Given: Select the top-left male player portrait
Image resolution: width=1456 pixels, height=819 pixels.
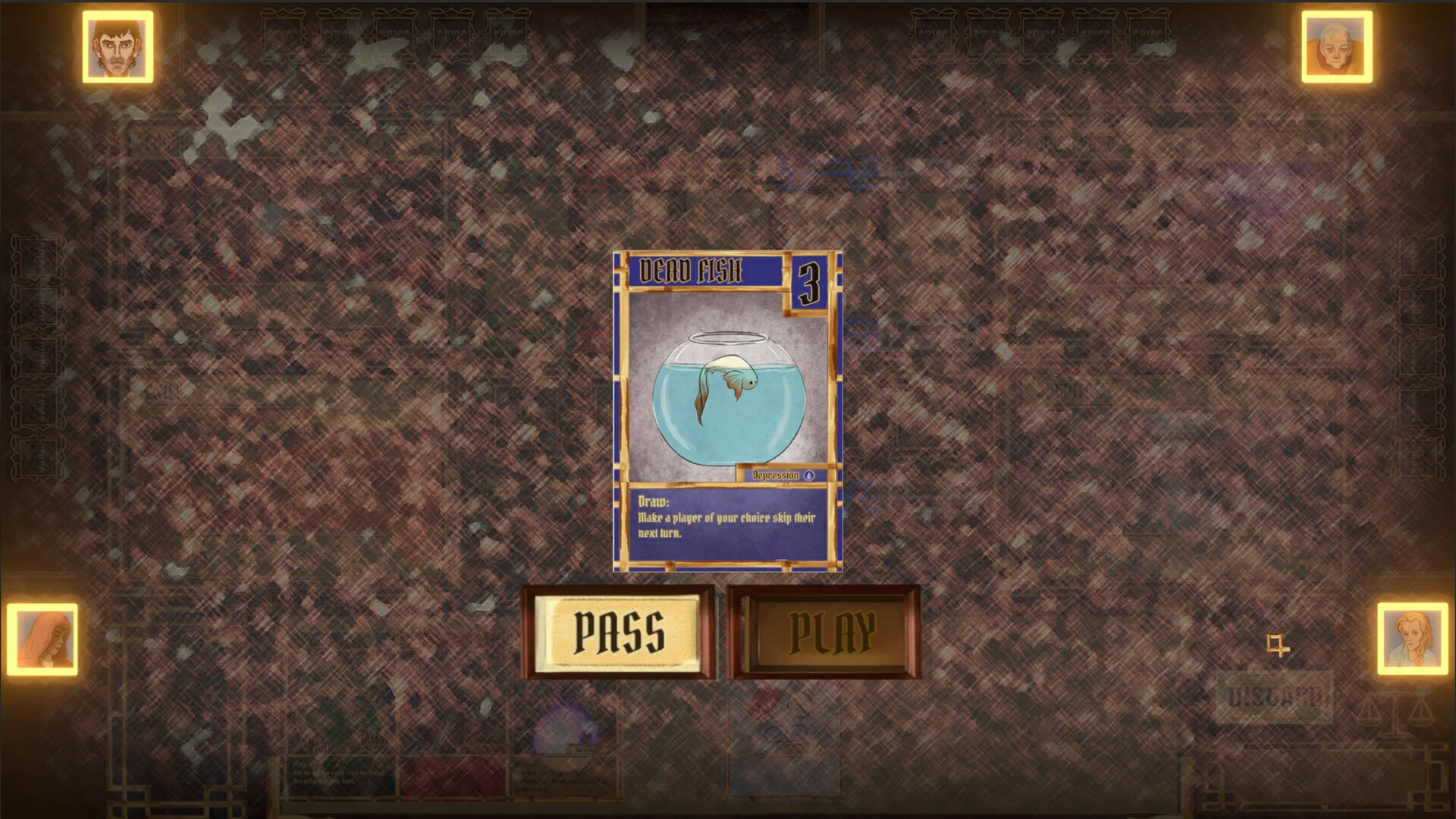Looking at the screenshot, I should (x=118, y=47).
